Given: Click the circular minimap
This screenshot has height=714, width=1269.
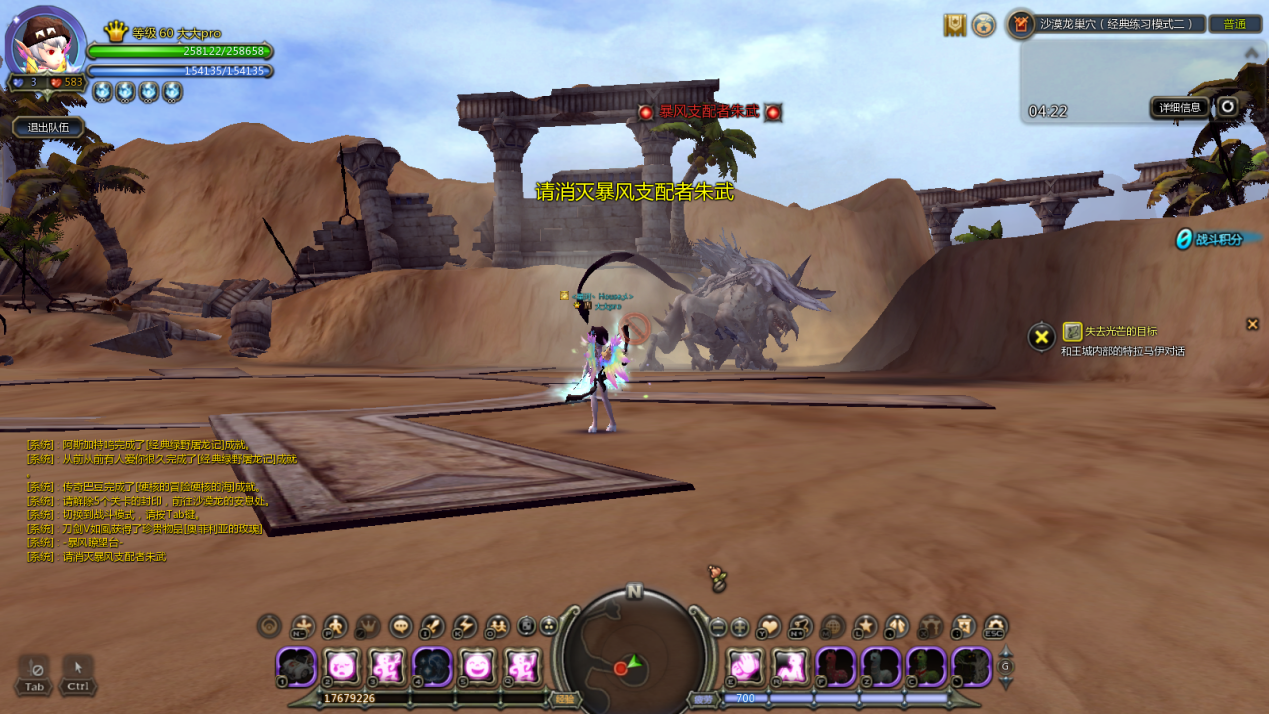Looking at the screenshot, I should 633,657.
